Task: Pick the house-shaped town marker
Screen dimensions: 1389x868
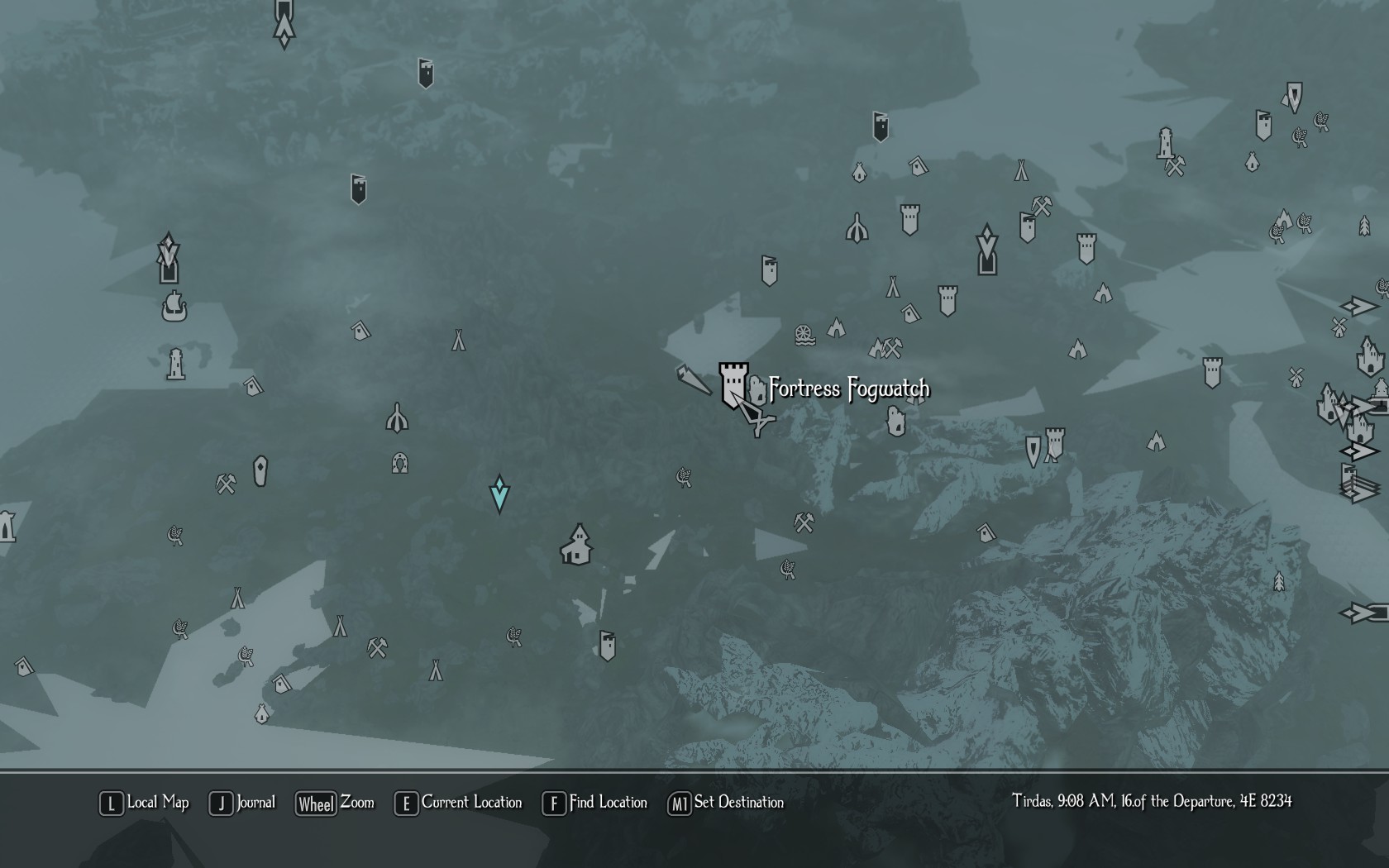Action: tap(577, 545)
